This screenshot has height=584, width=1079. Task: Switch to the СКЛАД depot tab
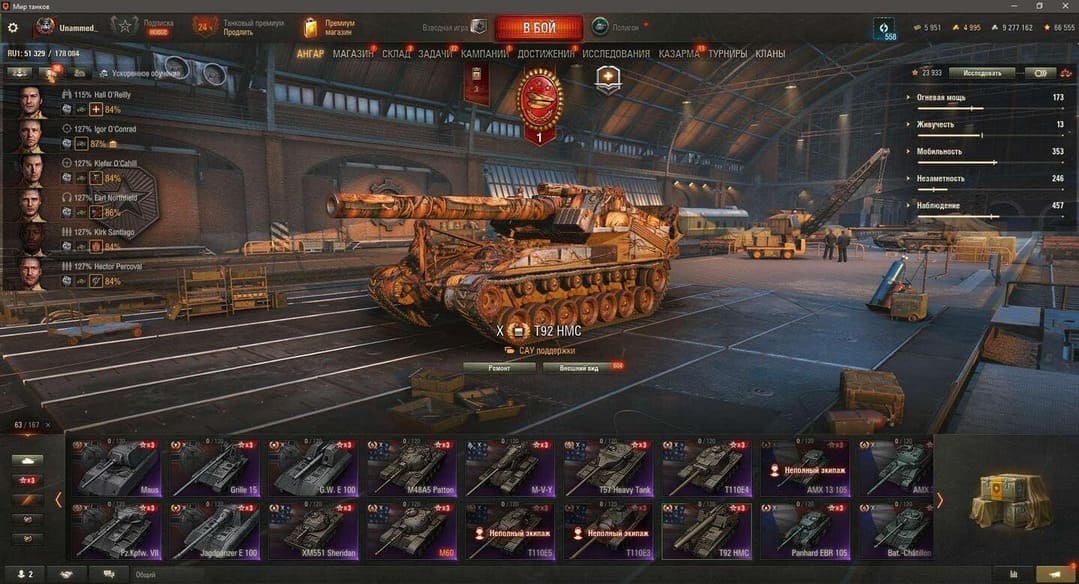[x=396, y=53]
